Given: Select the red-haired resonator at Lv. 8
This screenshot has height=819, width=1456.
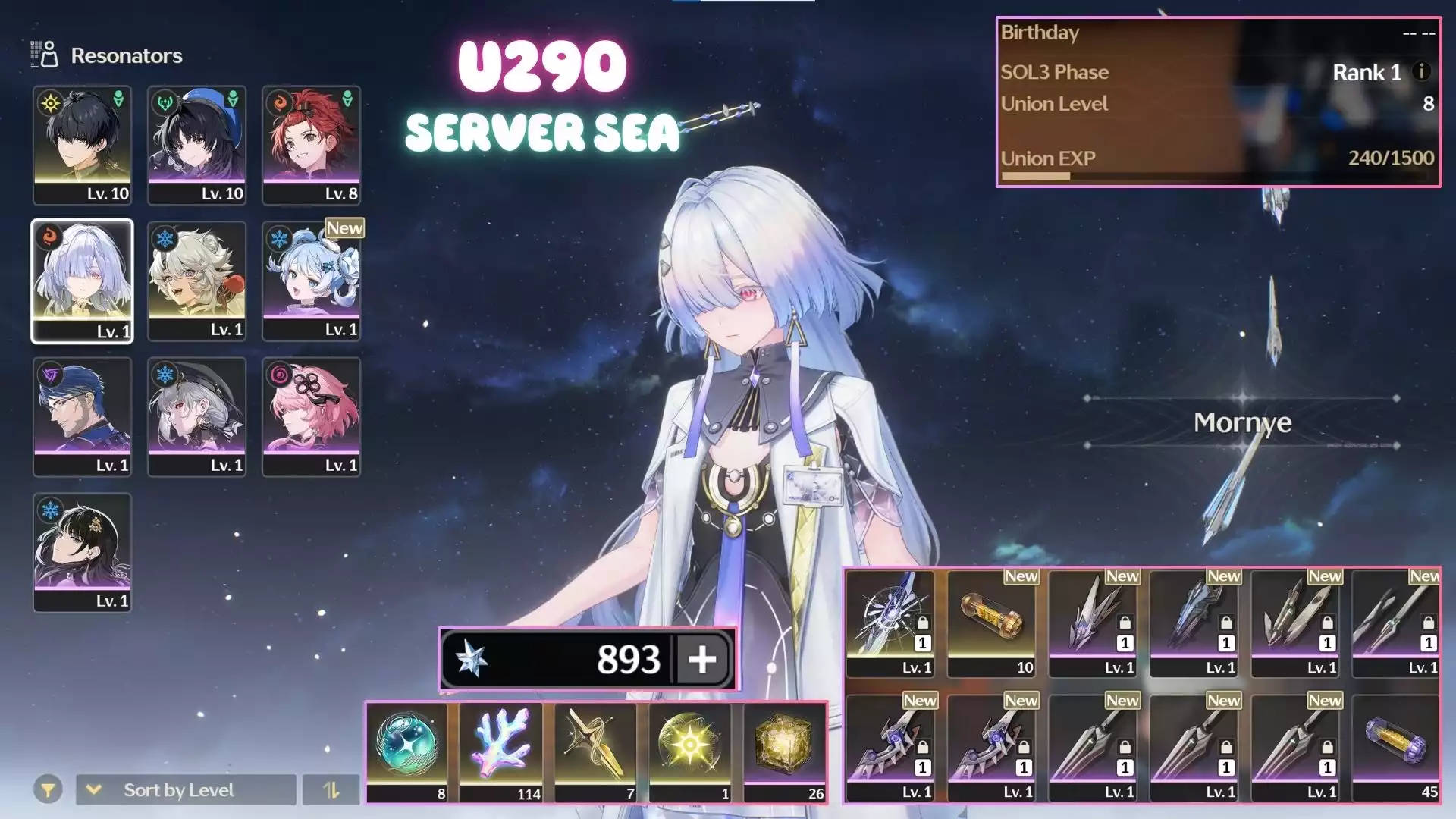Looking at the screenshot, I should (x=311, y=145).
